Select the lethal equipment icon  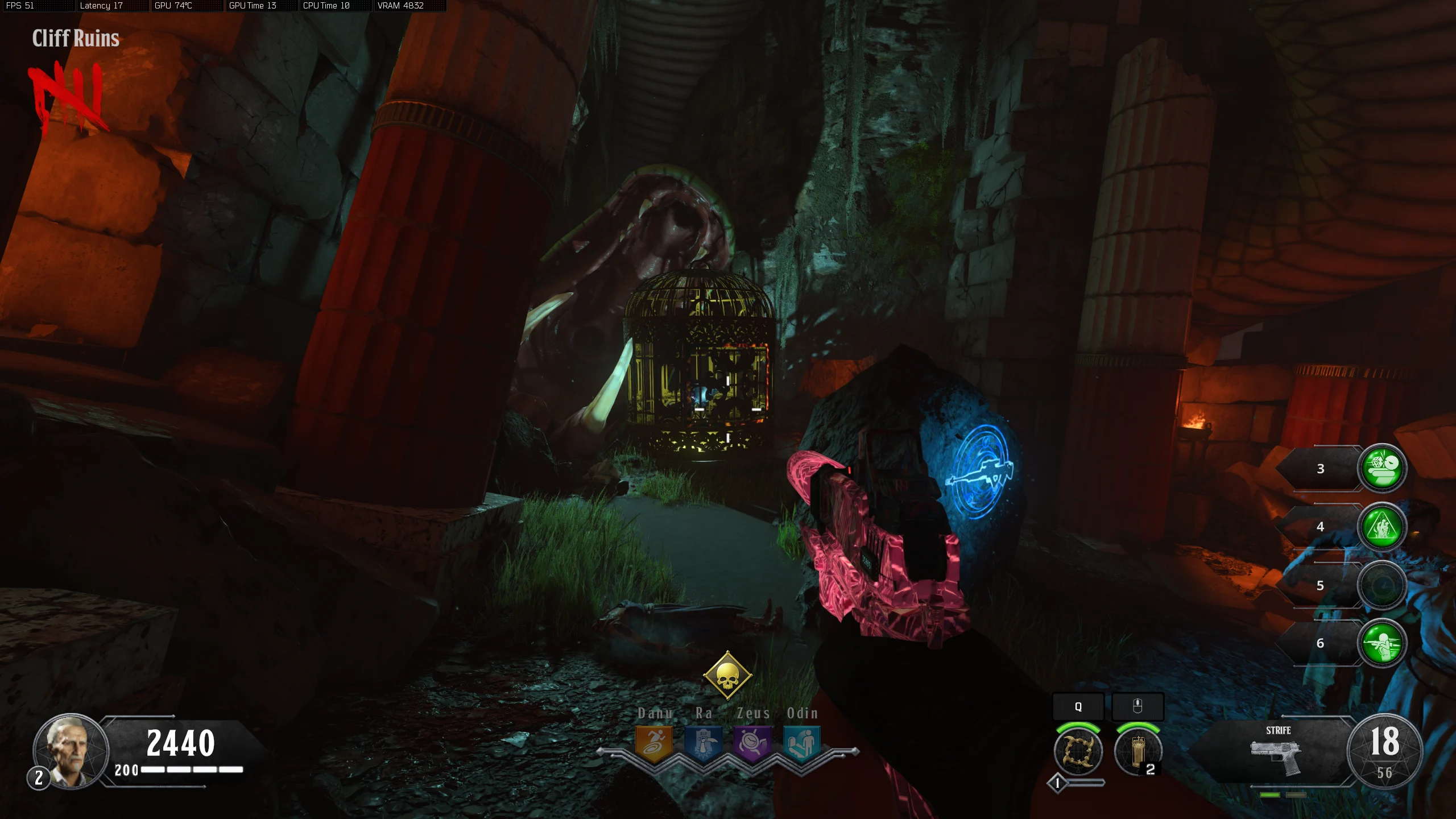point(1137,751)
